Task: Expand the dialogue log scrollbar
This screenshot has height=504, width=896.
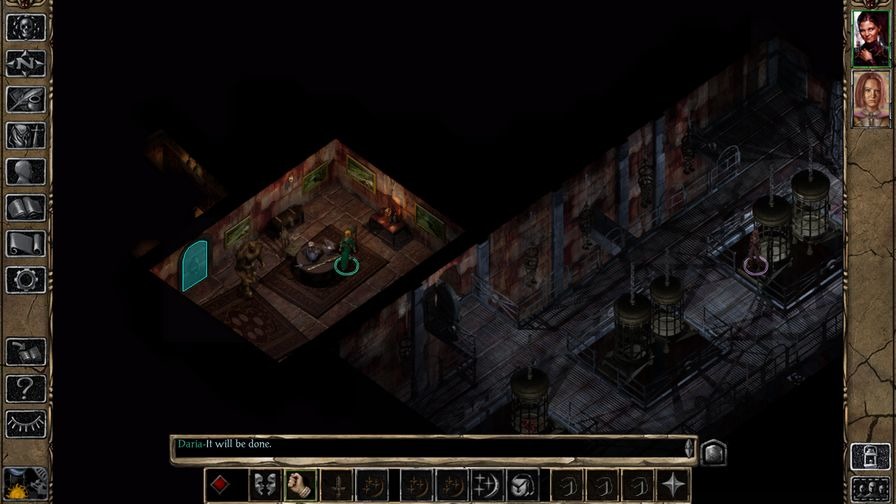Action: (x=689, y=448)
